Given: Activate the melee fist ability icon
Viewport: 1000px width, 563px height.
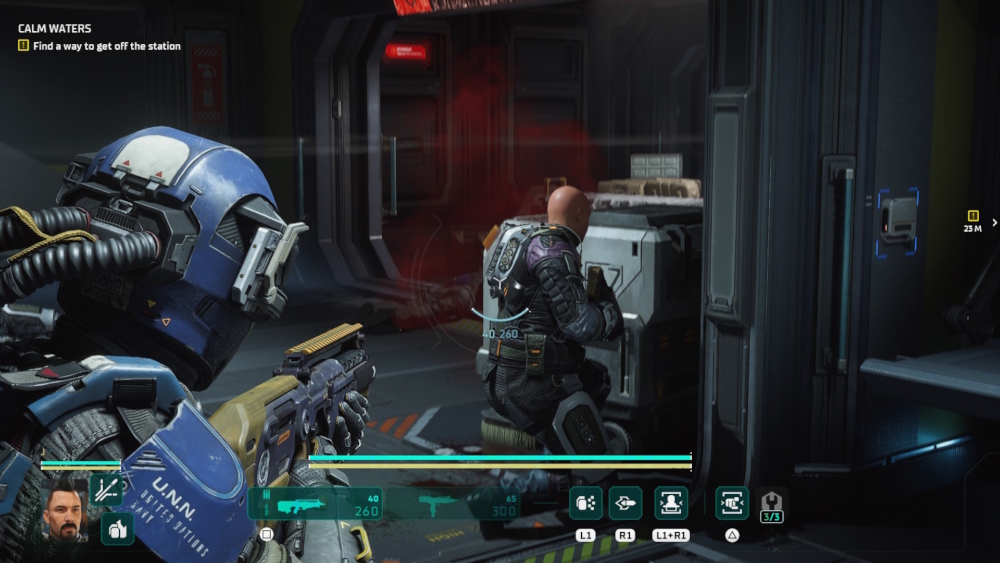Looking at the screenshot, I should [732, 503].
